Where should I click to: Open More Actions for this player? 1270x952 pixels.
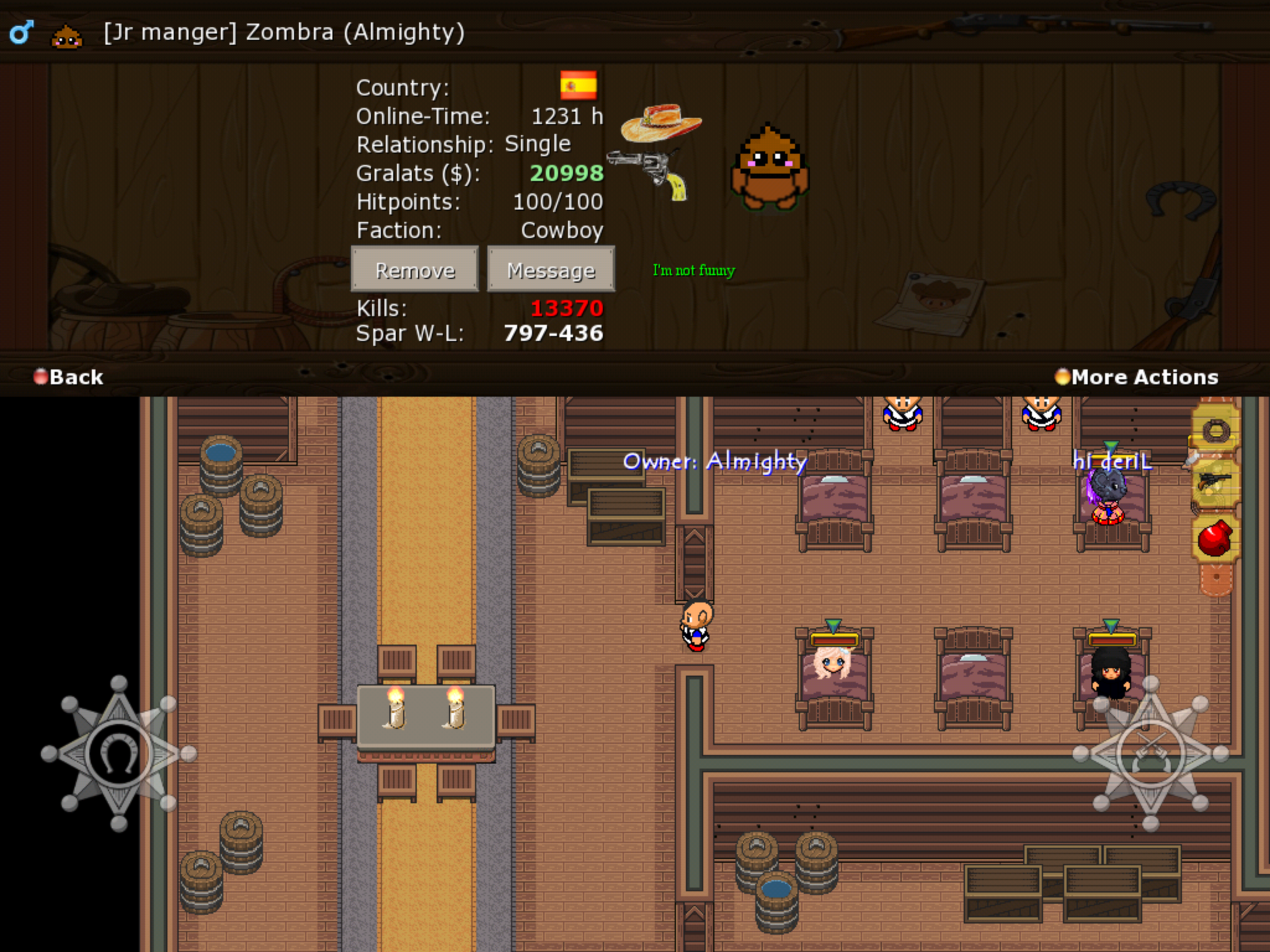point(1137,377)
